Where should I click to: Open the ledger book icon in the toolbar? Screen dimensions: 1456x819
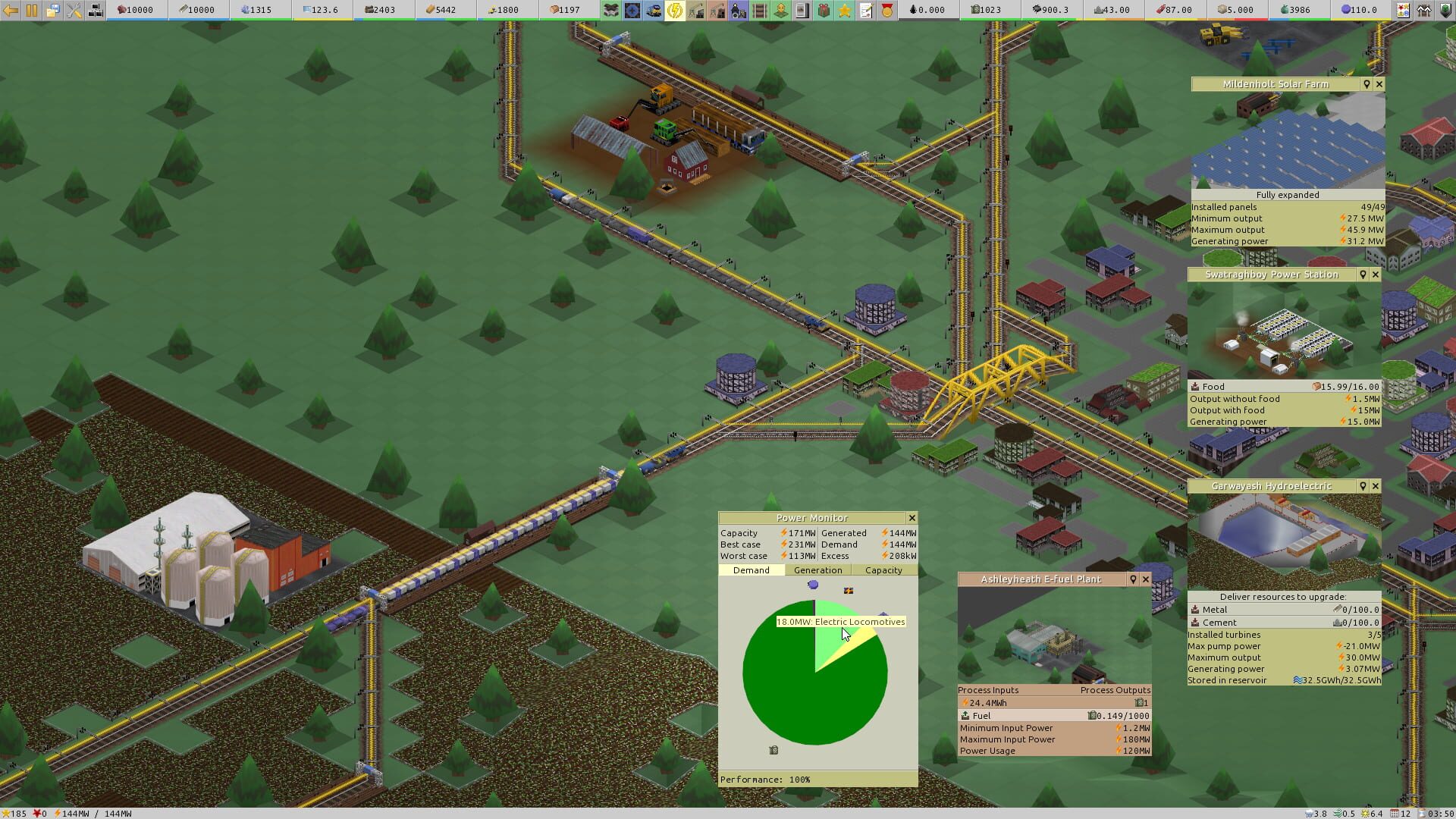[802, 11]
